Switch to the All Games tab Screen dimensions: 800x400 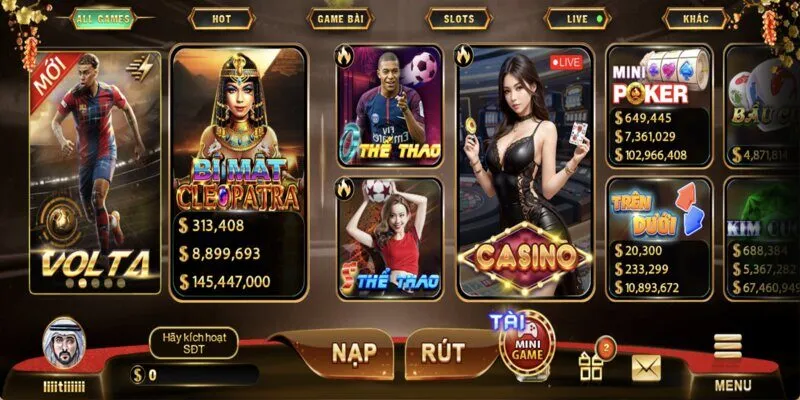pos(104,19)
